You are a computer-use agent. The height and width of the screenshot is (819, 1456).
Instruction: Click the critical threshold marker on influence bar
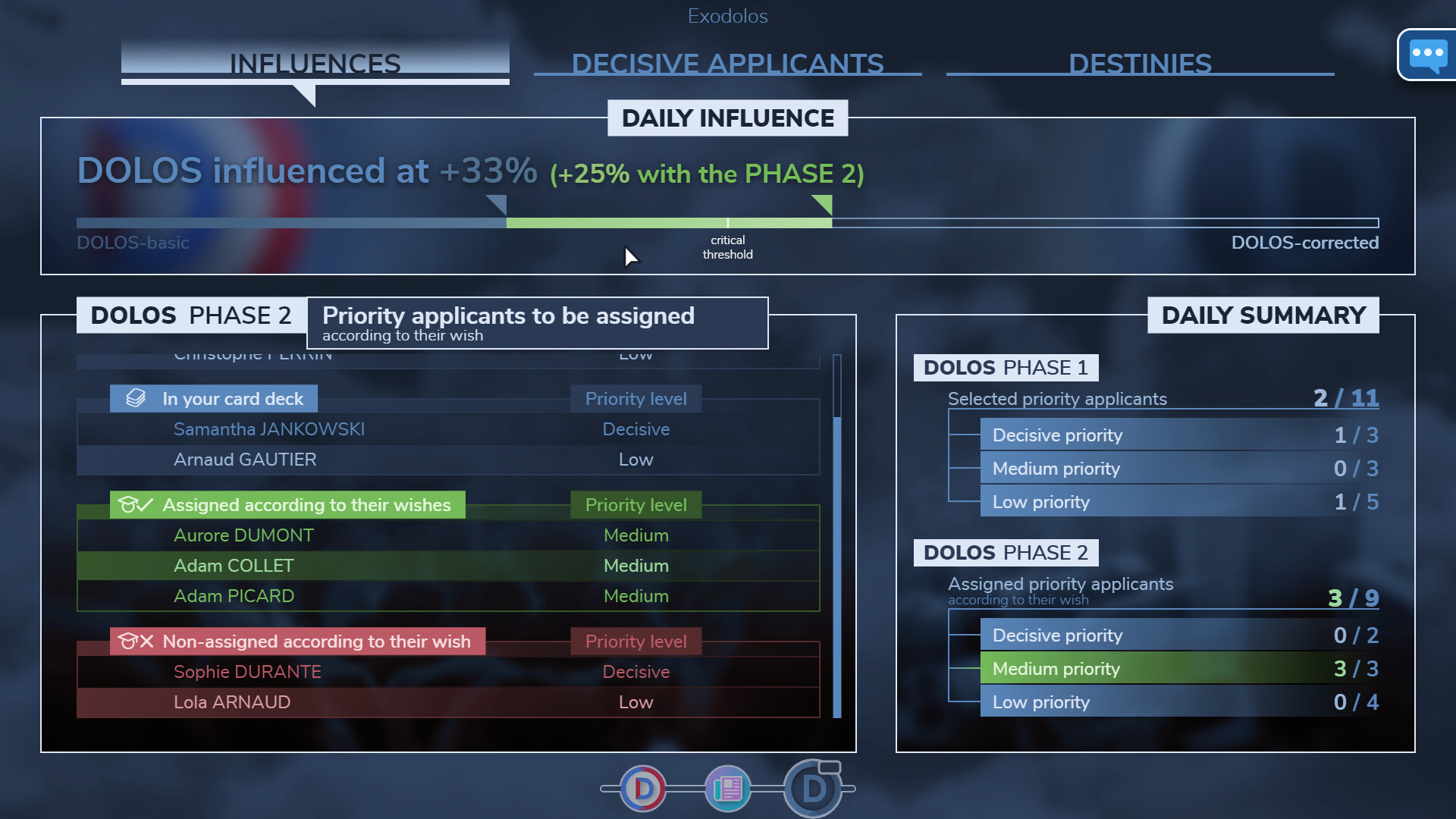pyautogui.click(x=727, y=224)
